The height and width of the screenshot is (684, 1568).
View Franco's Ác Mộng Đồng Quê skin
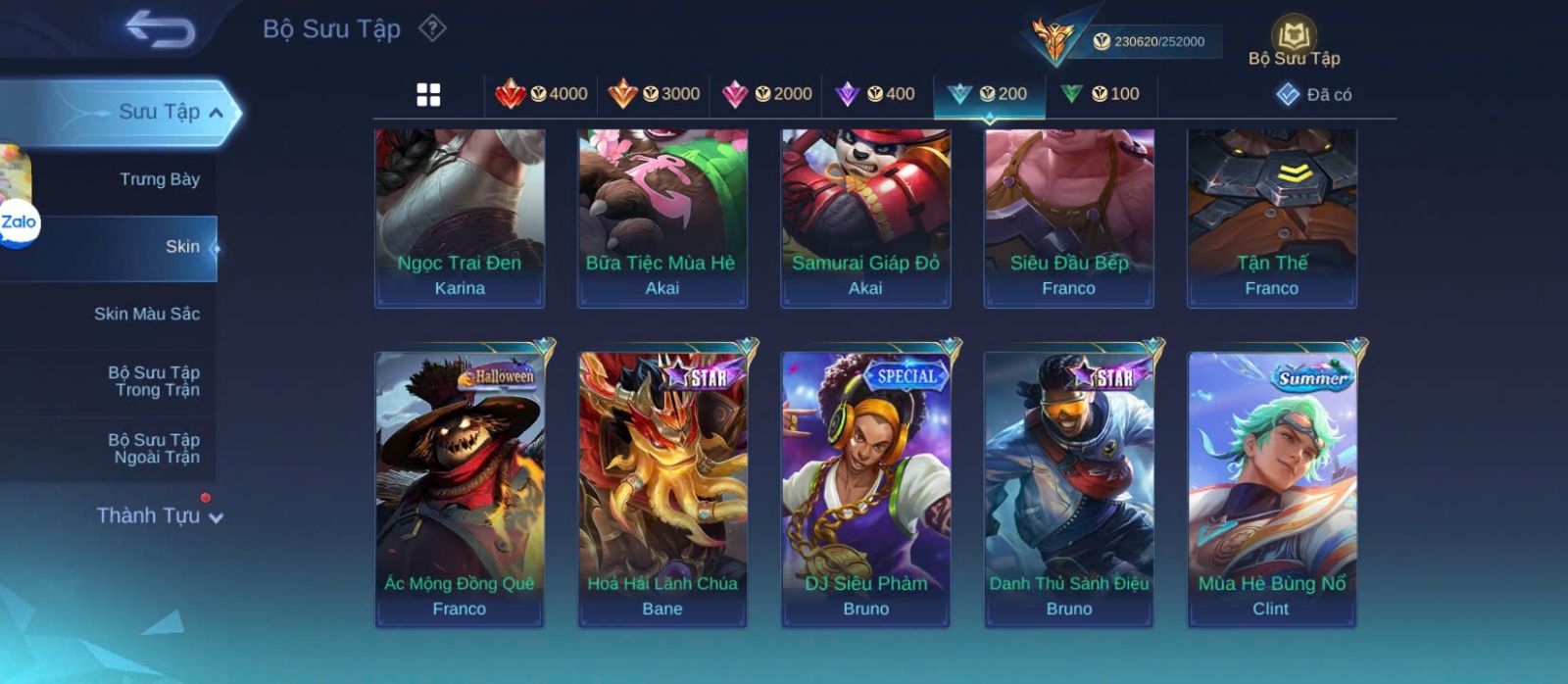coord(460,488)
